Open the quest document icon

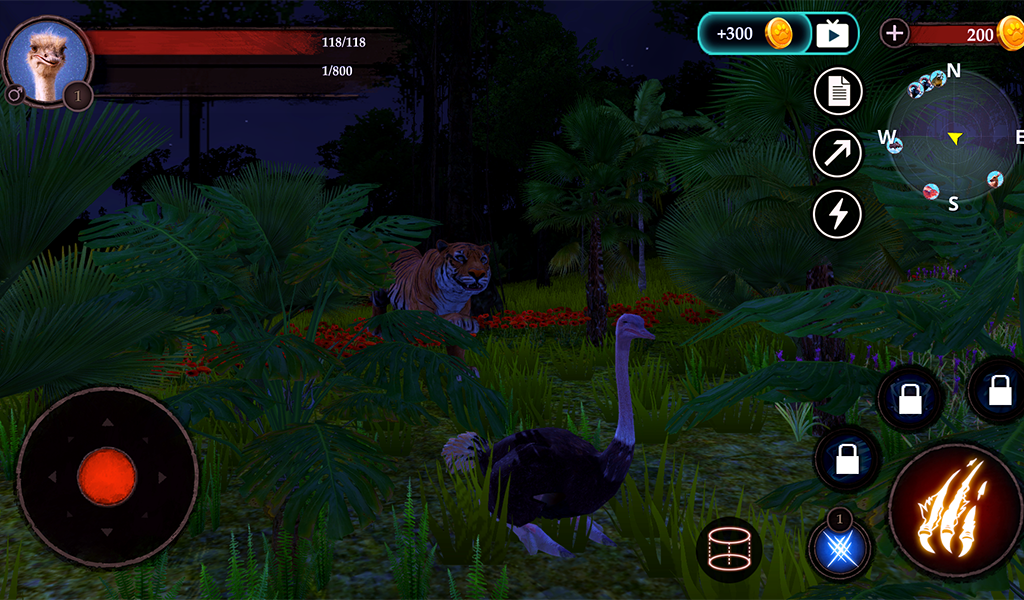[x=838, y=93]
